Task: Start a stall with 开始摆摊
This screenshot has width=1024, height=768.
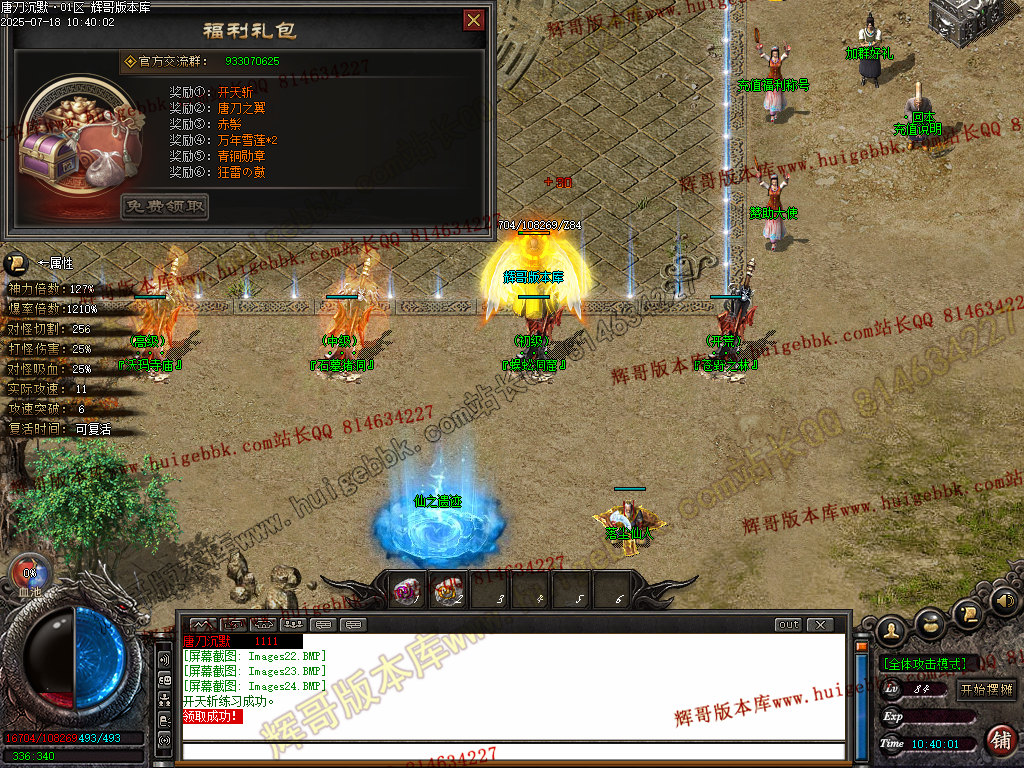Action: point(986,689)
